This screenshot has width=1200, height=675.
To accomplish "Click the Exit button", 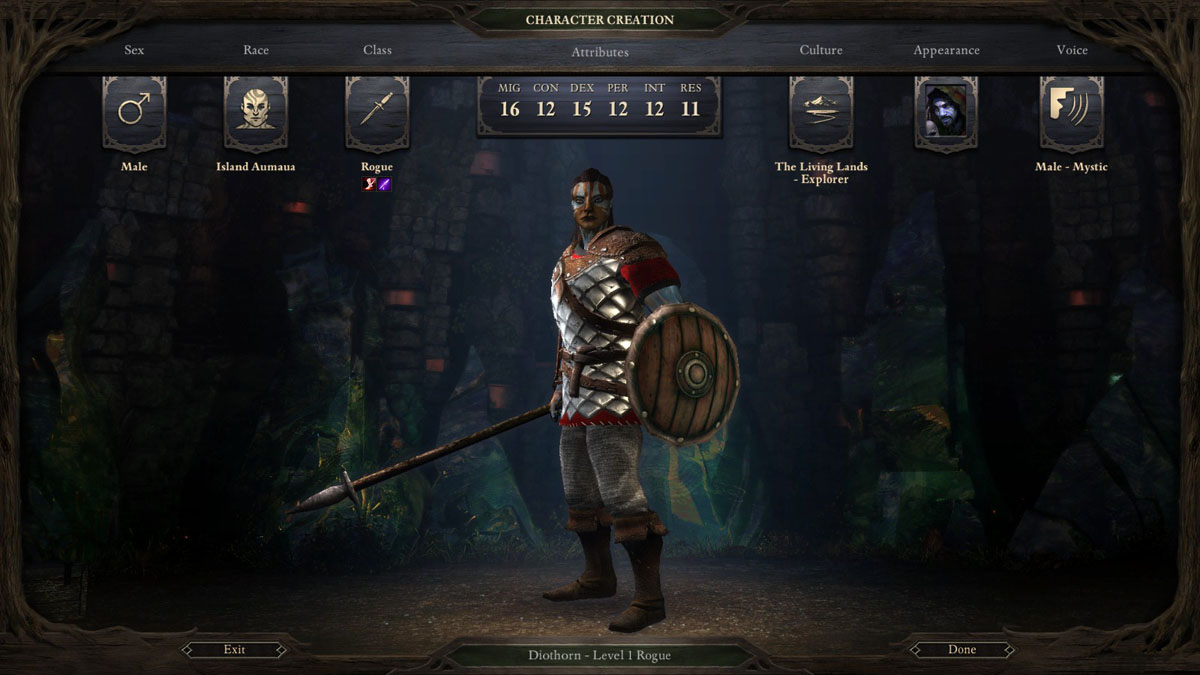I will point(234,650).
